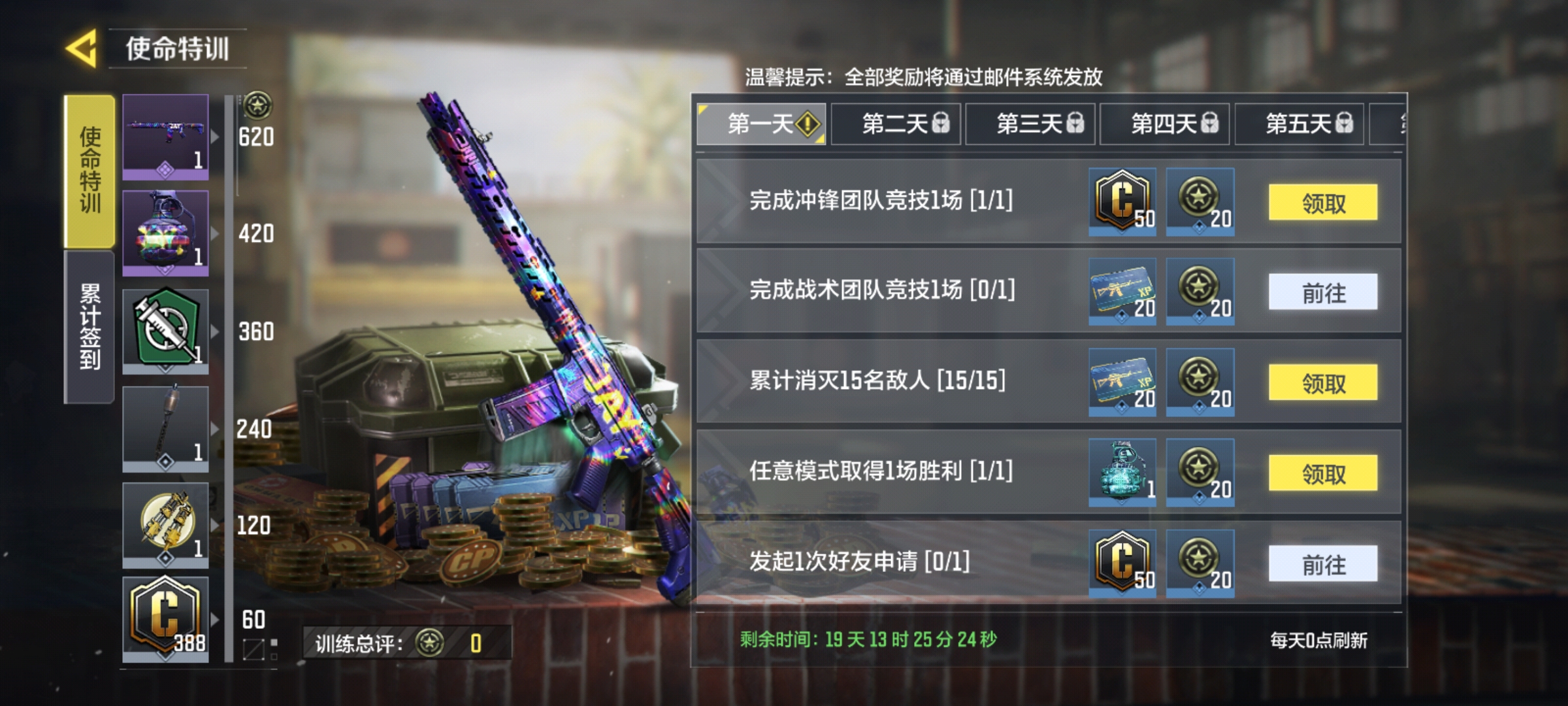Inspect the green medic badge reward
The width and height of the screenshot is (1568, 706).
pyautogui.click(x=165, y=330)
